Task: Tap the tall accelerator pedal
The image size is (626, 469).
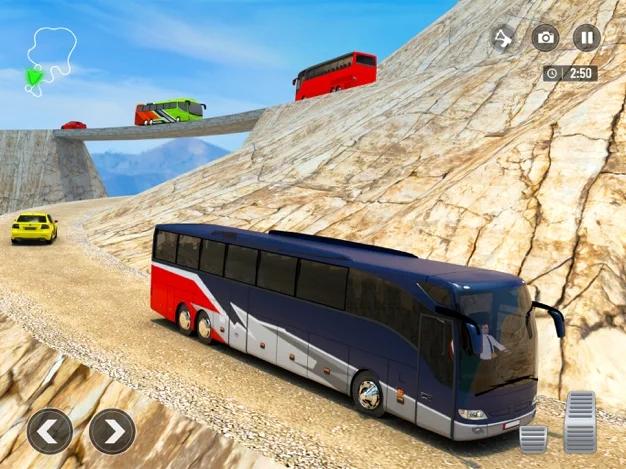Action: click(x=580, y=421)
